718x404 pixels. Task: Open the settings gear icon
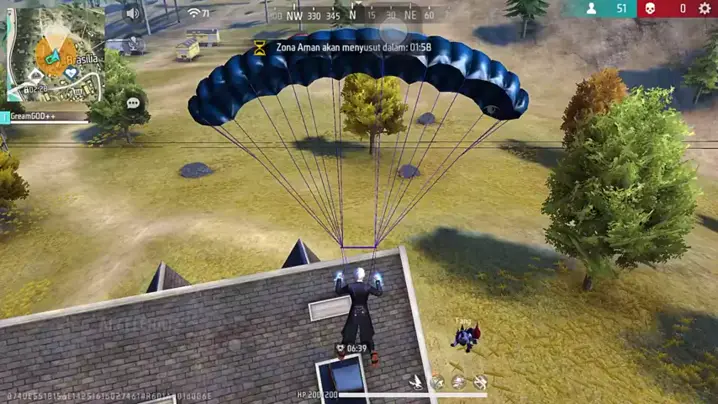click(x=704, y=9)
